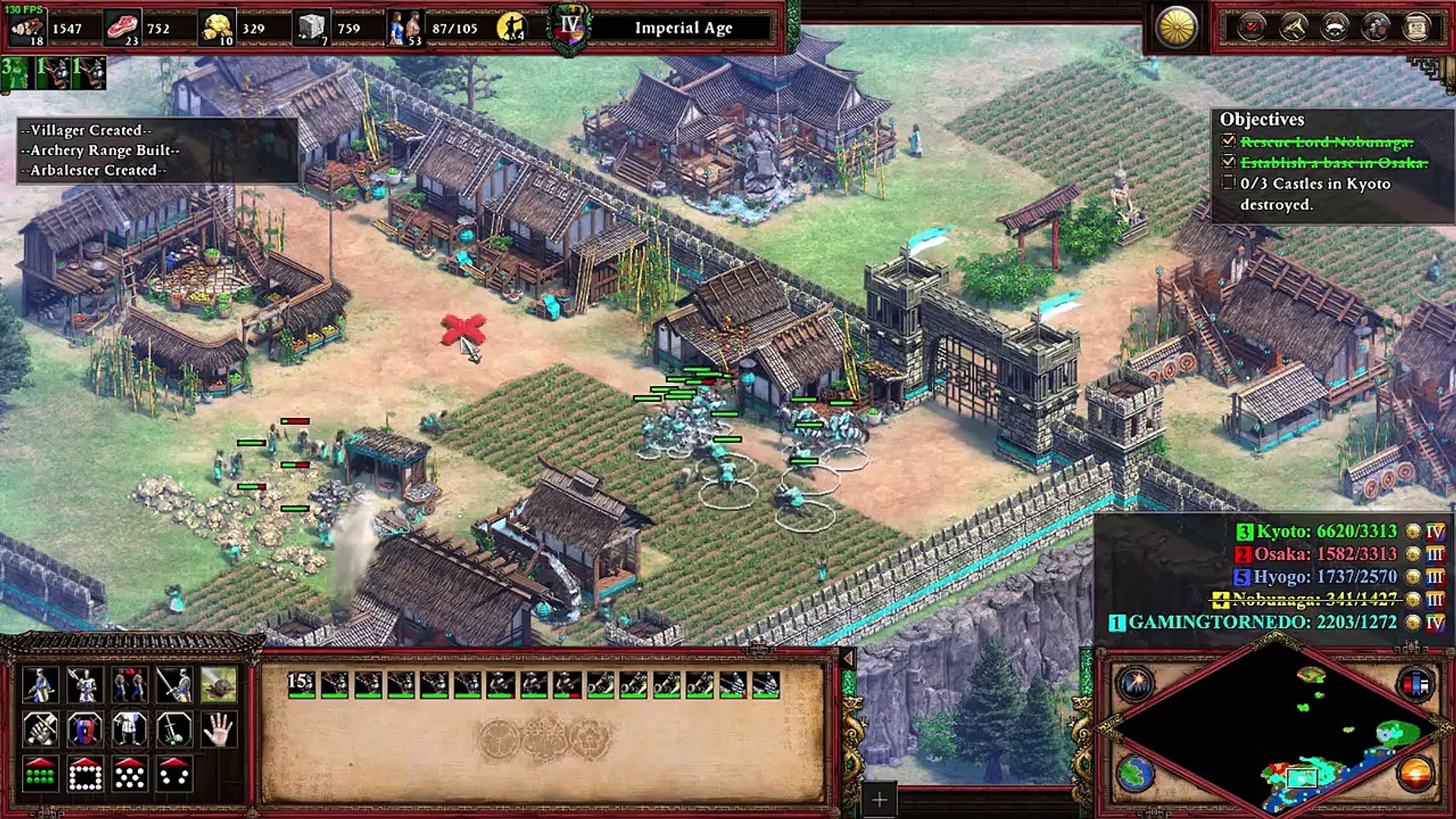Set the gauntlet-and-sword aggressive stance

click(40, 730)
